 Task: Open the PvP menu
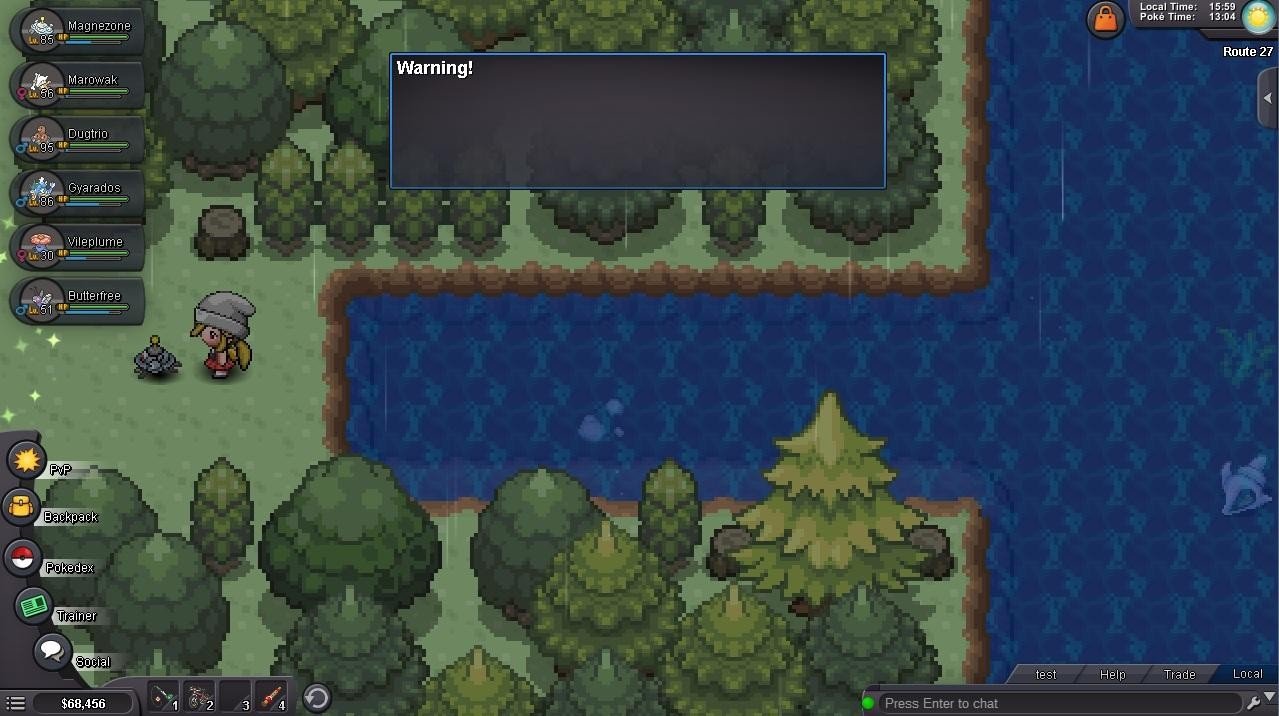tap(27, 460)
